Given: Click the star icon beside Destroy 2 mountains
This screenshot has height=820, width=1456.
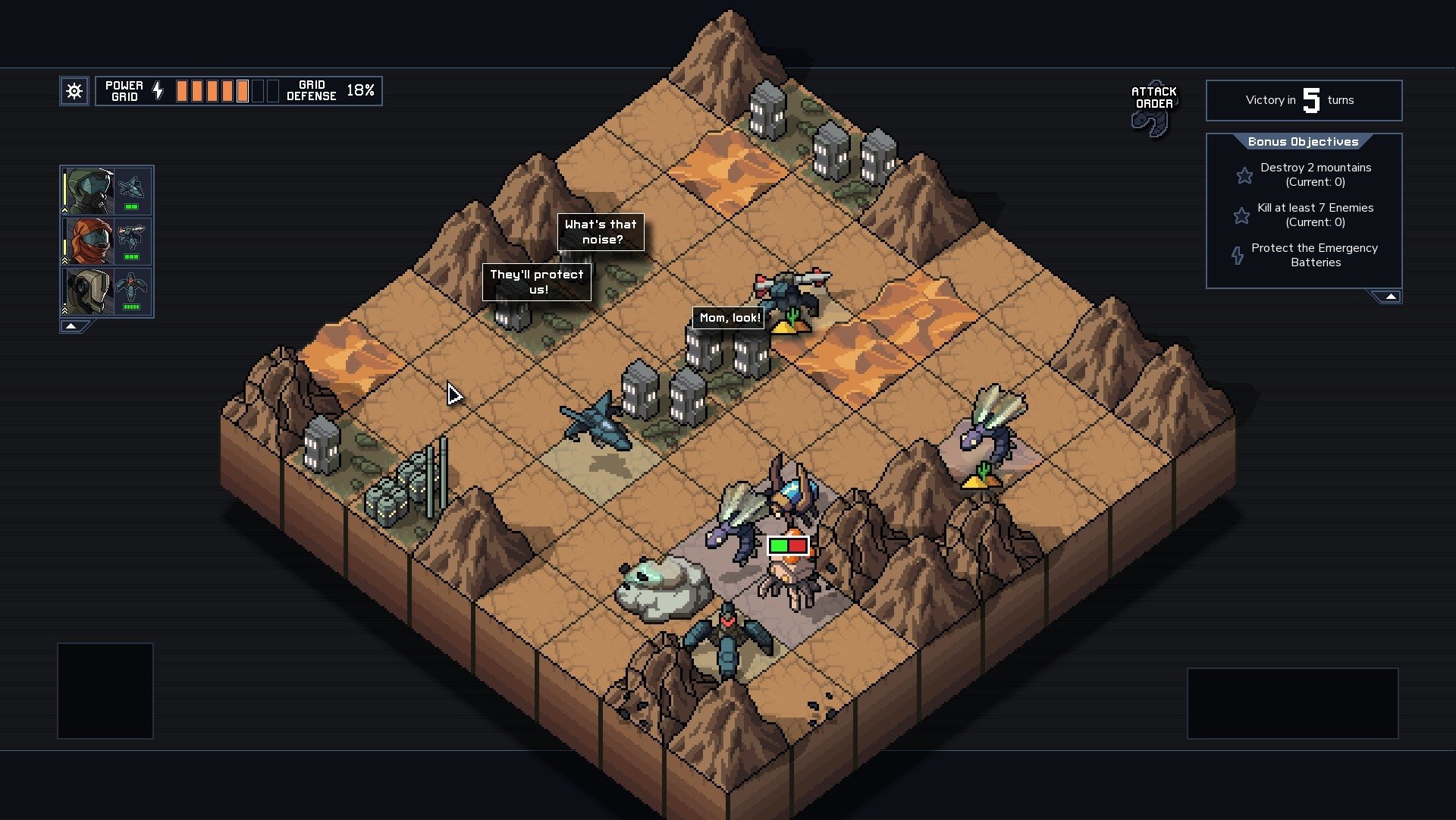Looking at the screenshot, I should pyautogui.click(x=1244, y=175).
